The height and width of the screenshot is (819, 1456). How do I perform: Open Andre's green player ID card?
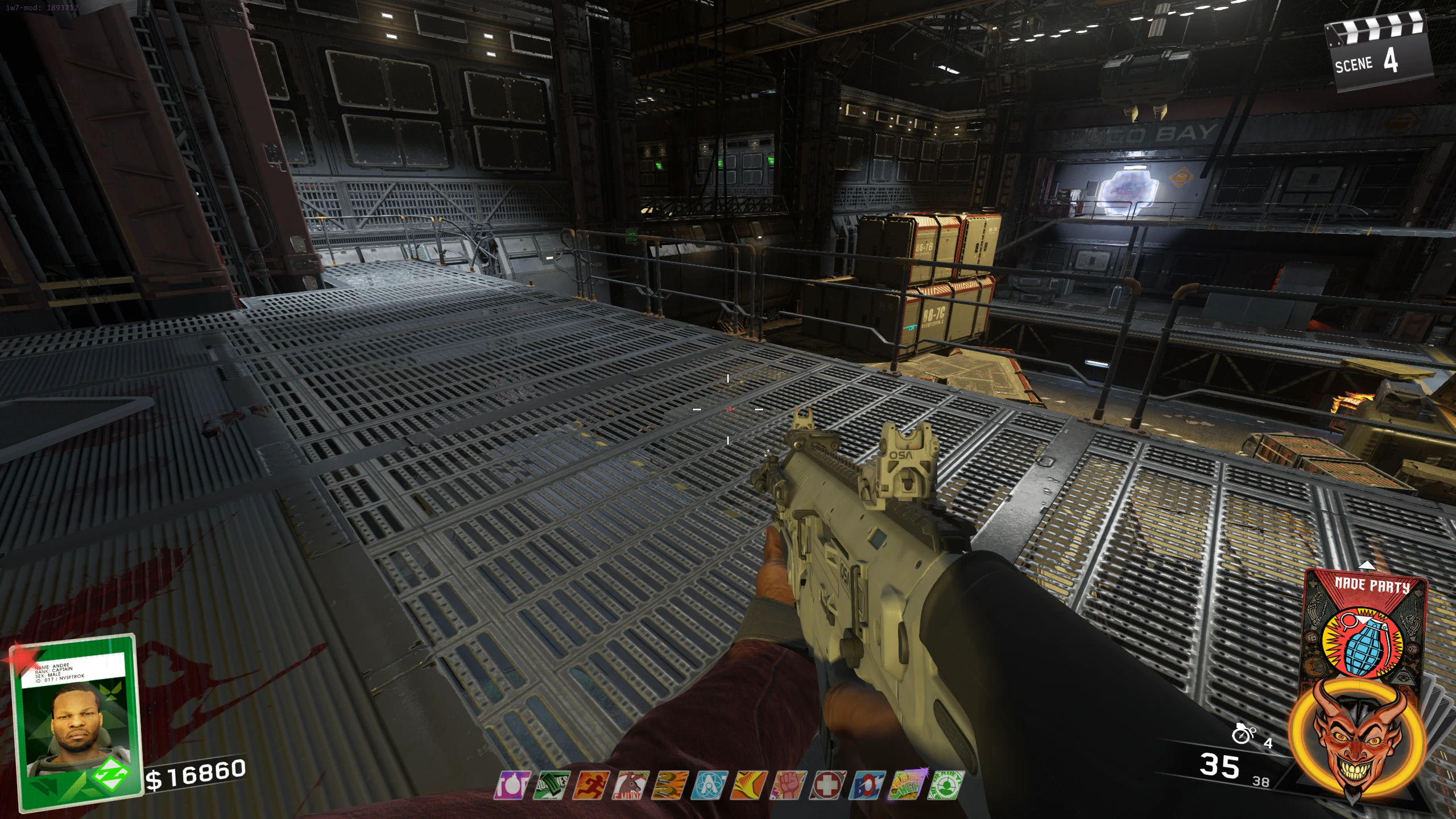pos(77,722)
